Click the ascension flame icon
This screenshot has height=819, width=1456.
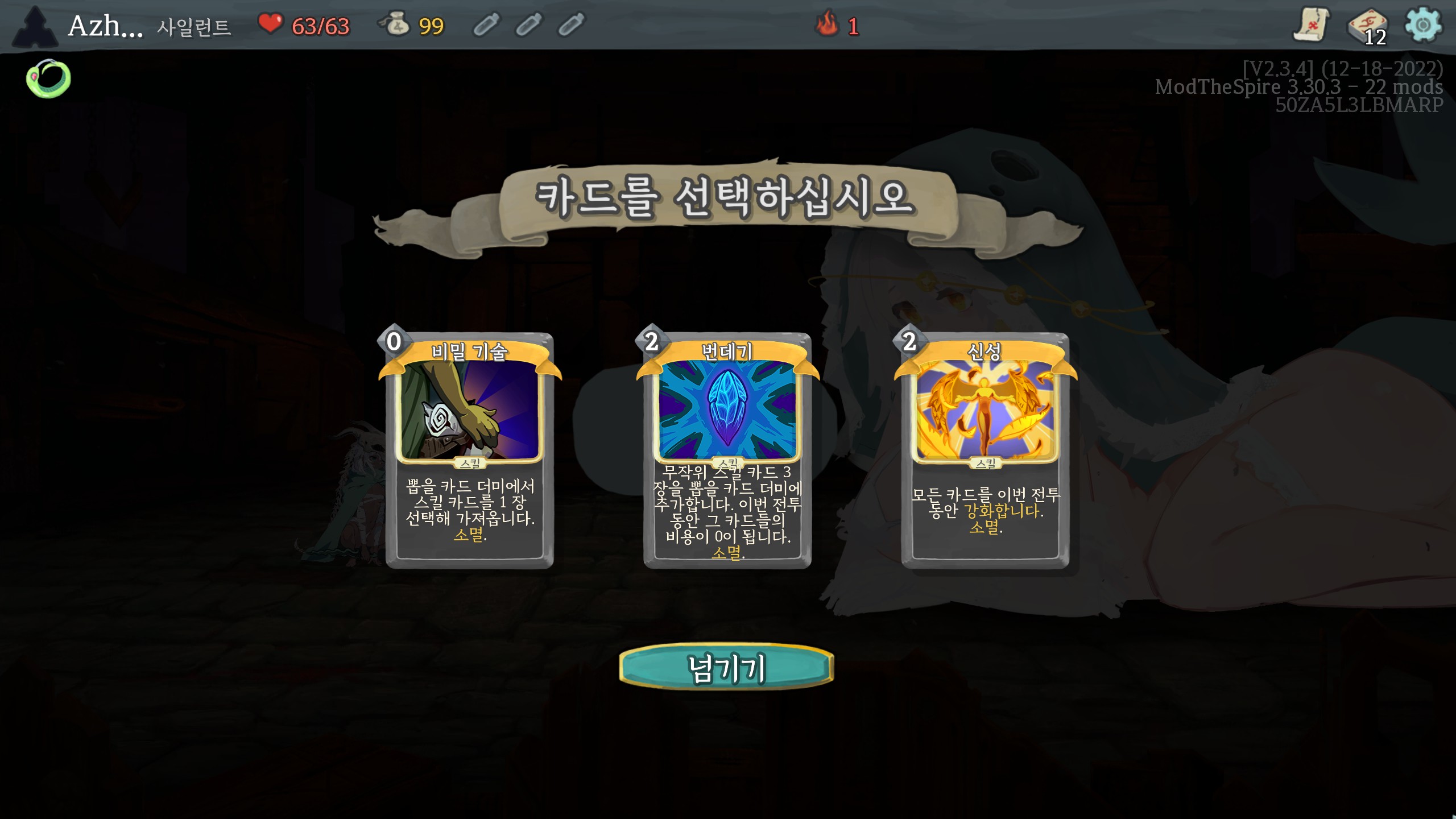click(828, 24)
